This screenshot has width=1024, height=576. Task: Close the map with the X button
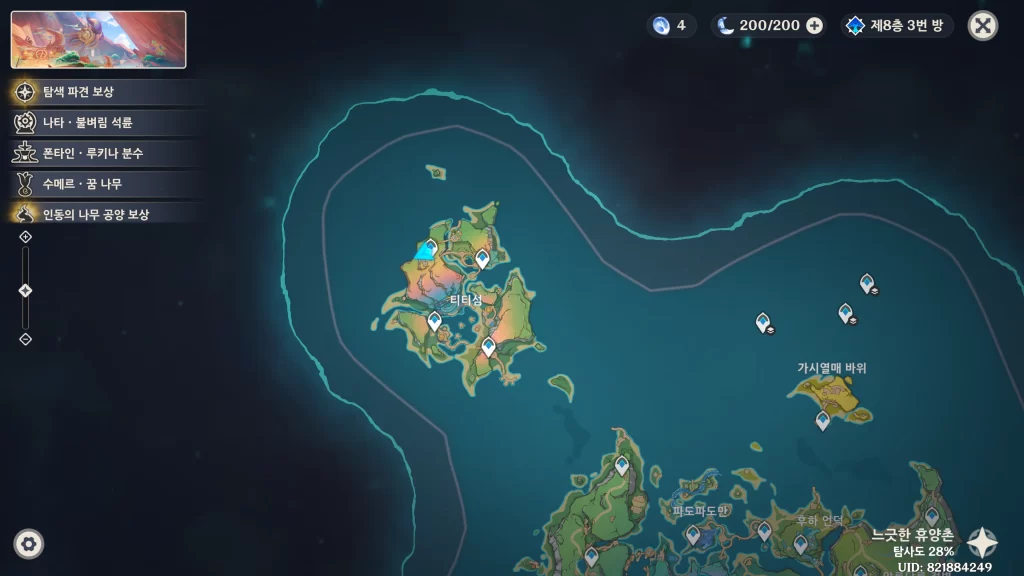[983, 26]
